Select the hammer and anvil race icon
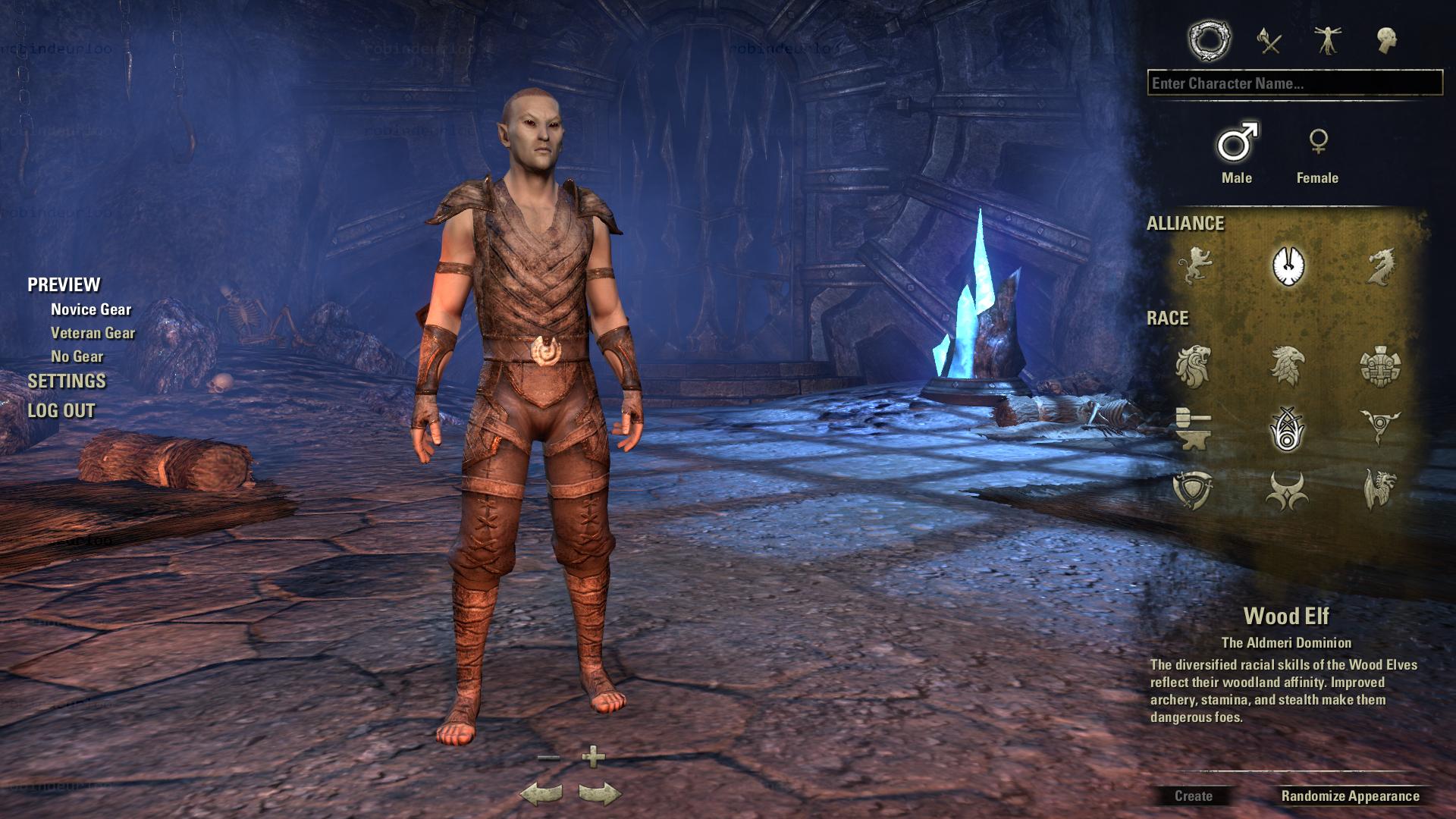Image resolution: width=1456 pixels, height=819 pixels. pos(1193,428)
